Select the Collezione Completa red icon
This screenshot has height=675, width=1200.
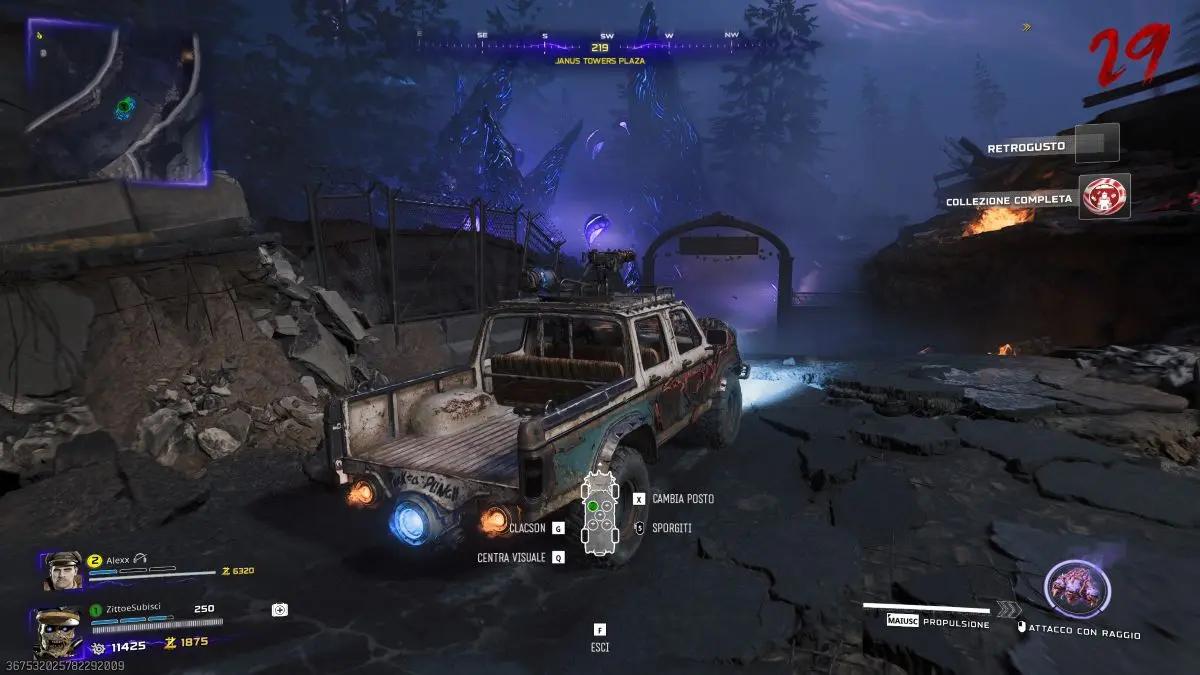pyautogui.click(x=1105, y=196)
